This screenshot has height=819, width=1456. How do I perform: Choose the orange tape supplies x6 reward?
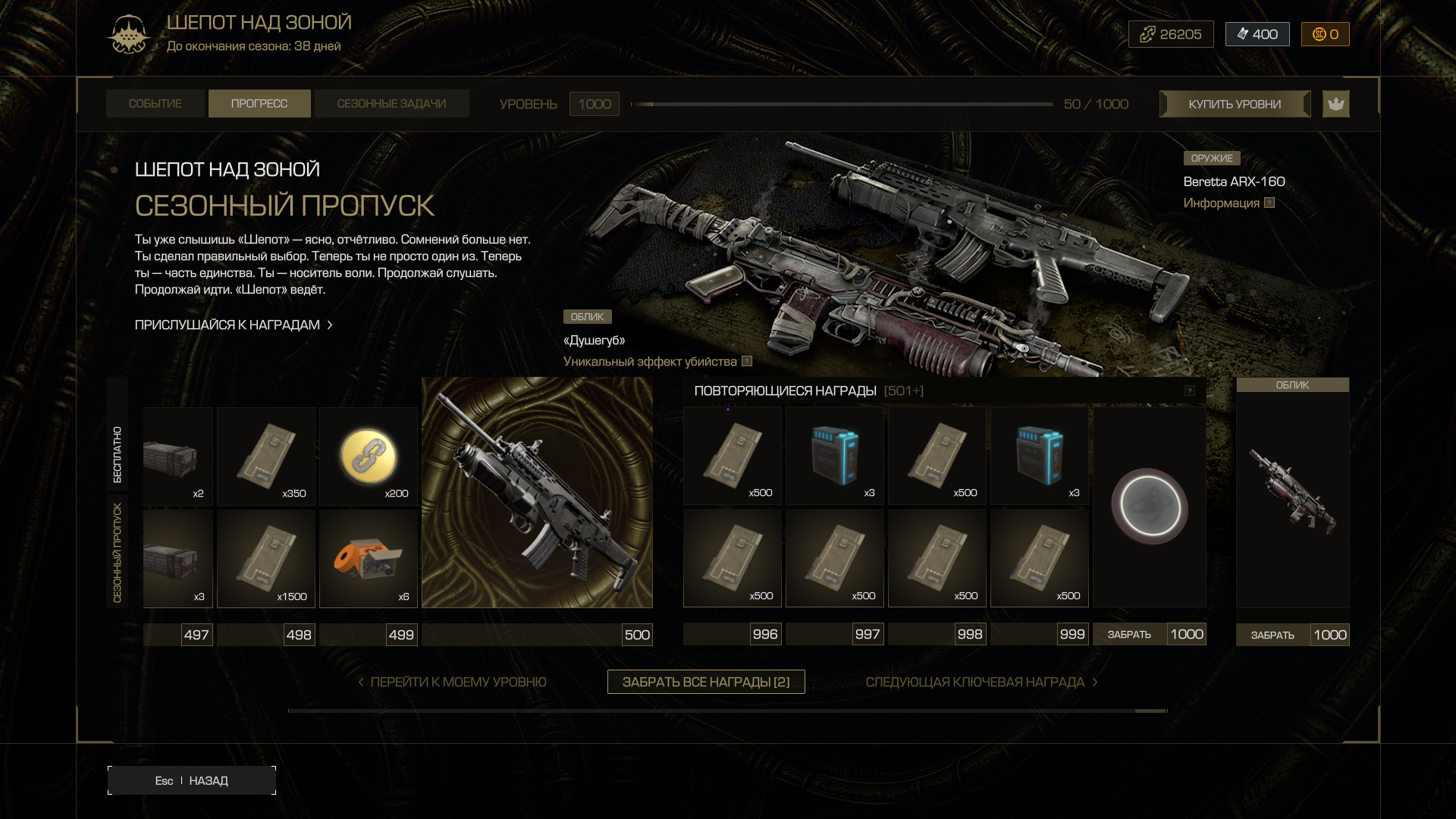click(369, 559)
